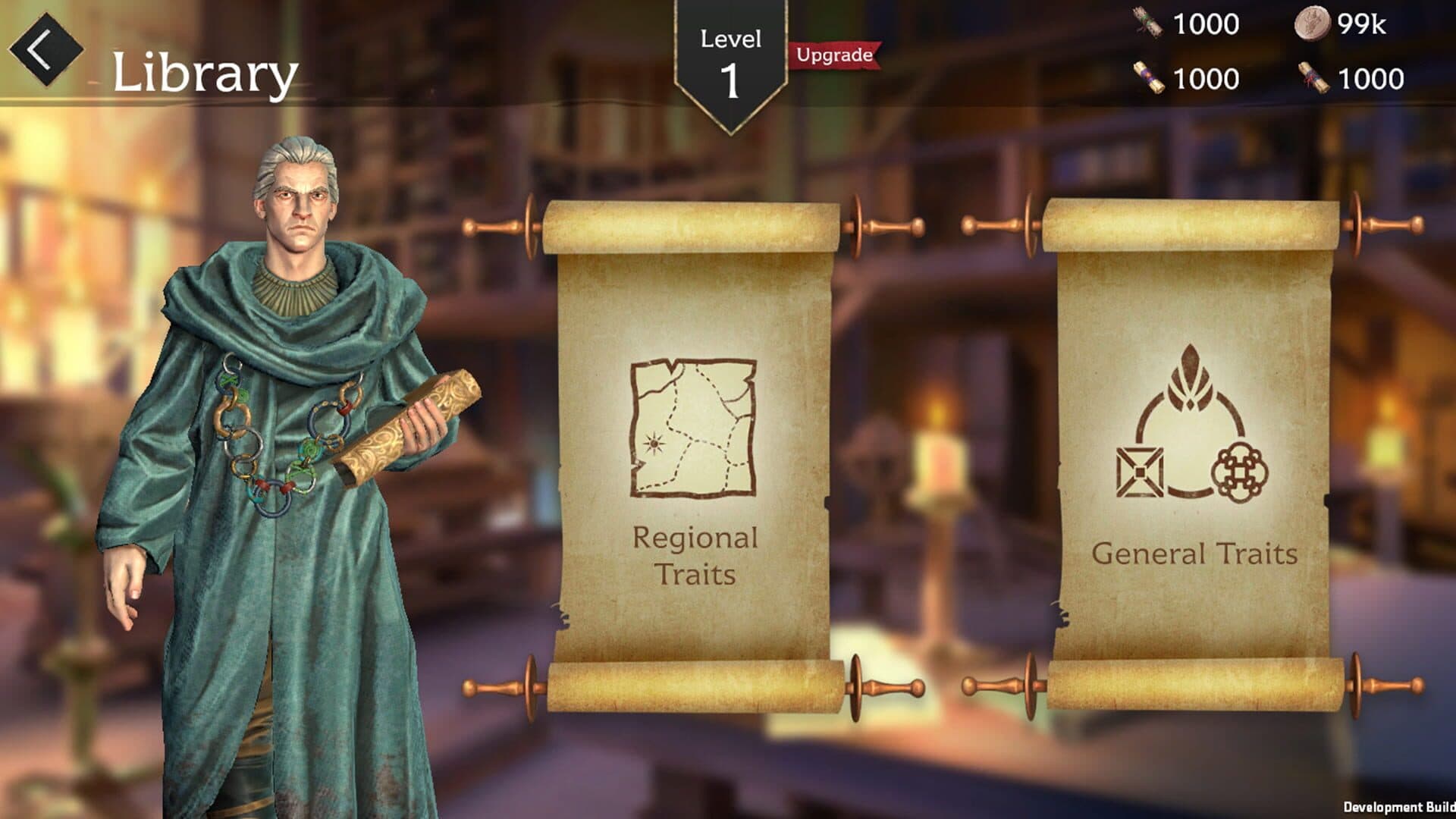This screenshot has width=1456, height=819.
Task: Open the General Traits scroll
Action: pyautogui.click(x=1193, y=455)
